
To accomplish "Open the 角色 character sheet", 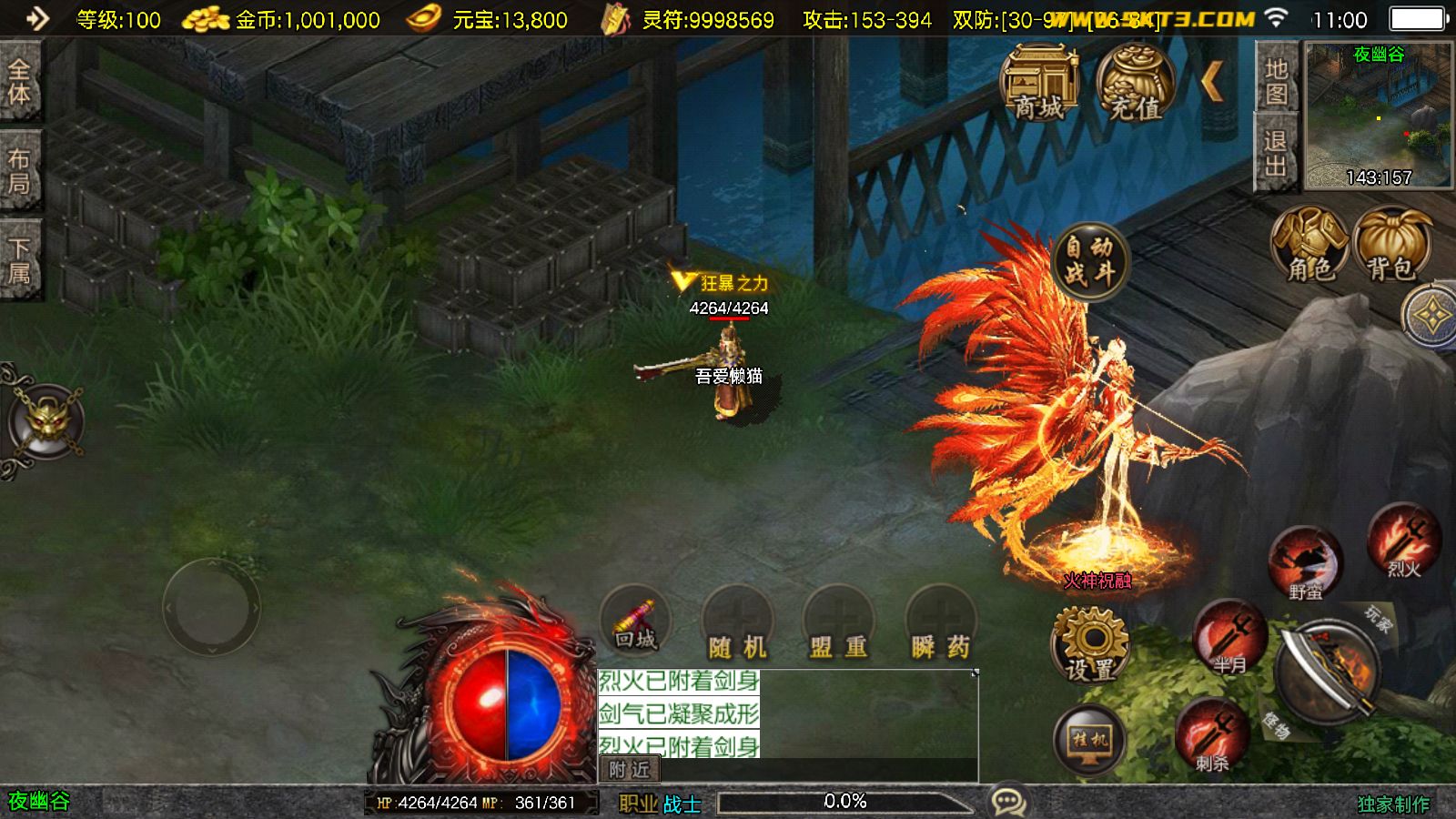I will click(1309, 245).
